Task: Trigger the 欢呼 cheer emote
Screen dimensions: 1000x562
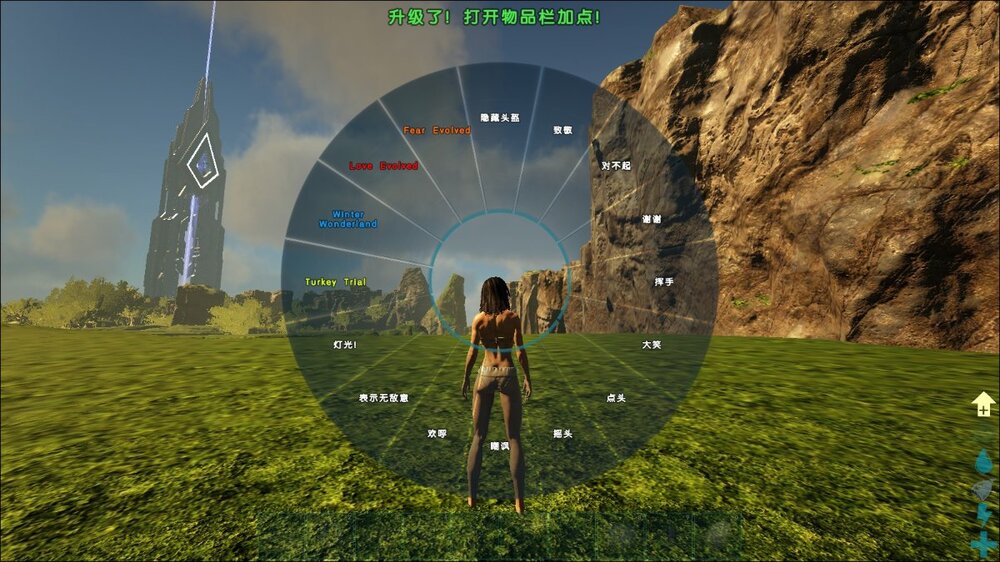Action: 437,434
